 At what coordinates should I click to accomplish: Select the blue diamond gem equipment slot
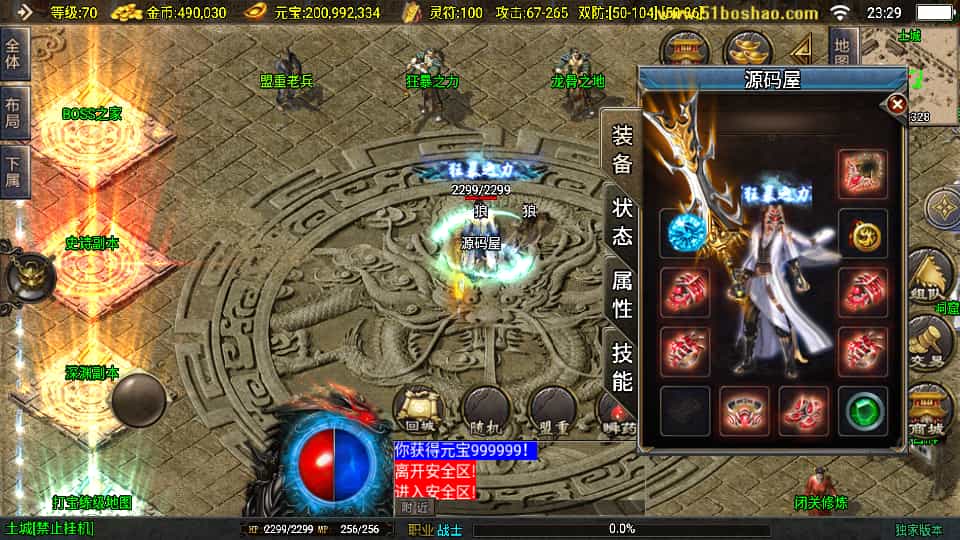(x=685, y=233)
